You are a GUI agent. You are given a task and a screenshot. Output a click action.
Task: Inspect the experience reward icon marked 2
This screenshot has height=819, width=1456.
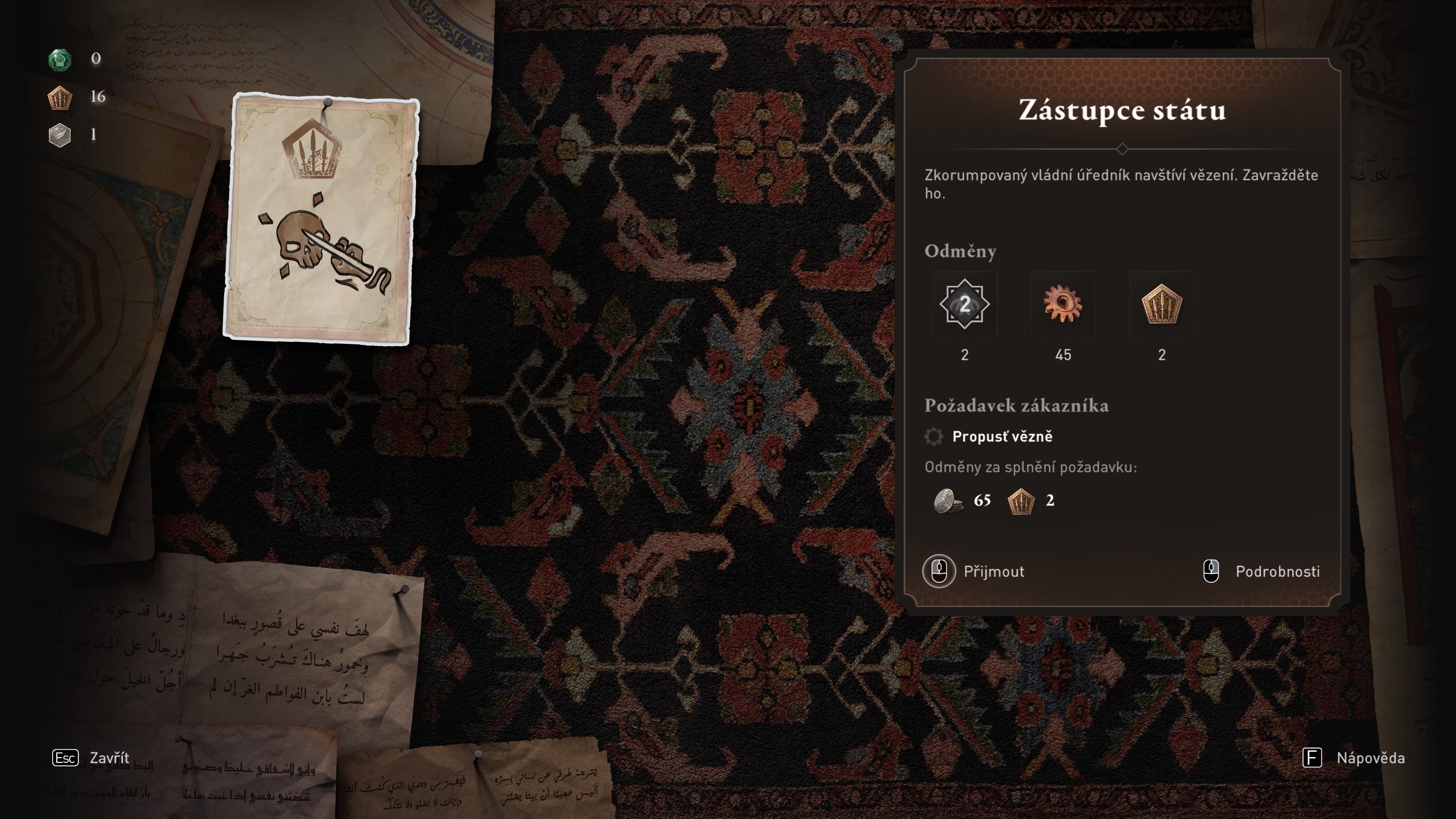(x=964, y=304)
